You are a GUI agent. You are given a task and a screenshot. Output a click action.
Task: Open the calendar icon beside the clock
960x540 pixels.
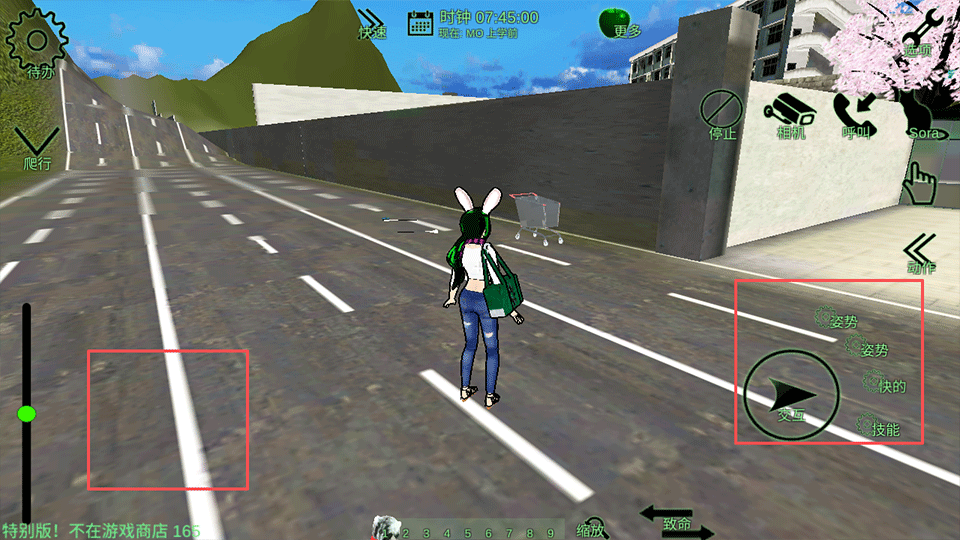click(x=420, y=22)
